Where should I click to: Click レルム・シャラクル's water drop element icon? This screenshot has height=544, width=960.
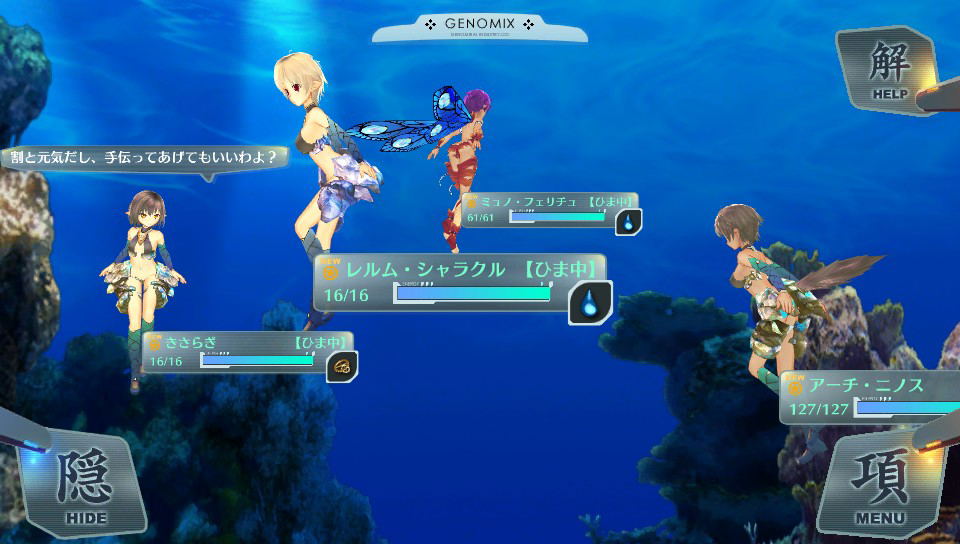590,303
